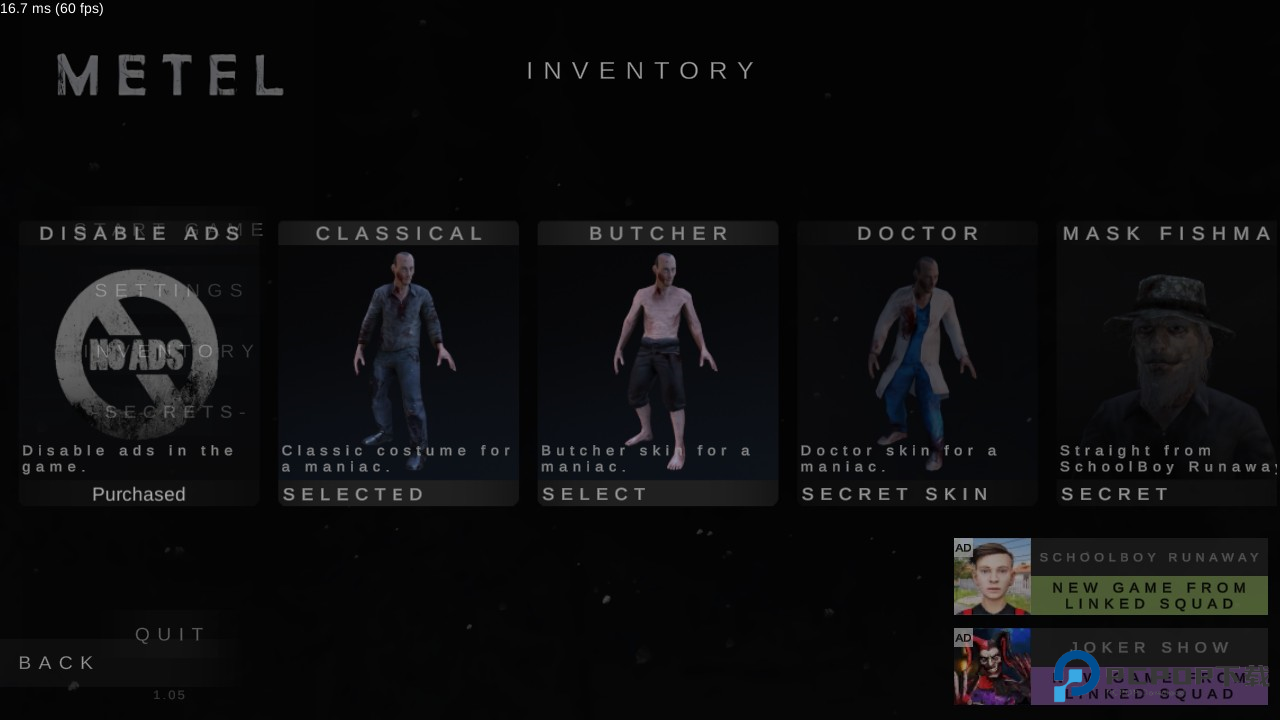Open the Joker Show ad banner
This screenshot has width=1280, height=720.
[x=1110, y=667]
